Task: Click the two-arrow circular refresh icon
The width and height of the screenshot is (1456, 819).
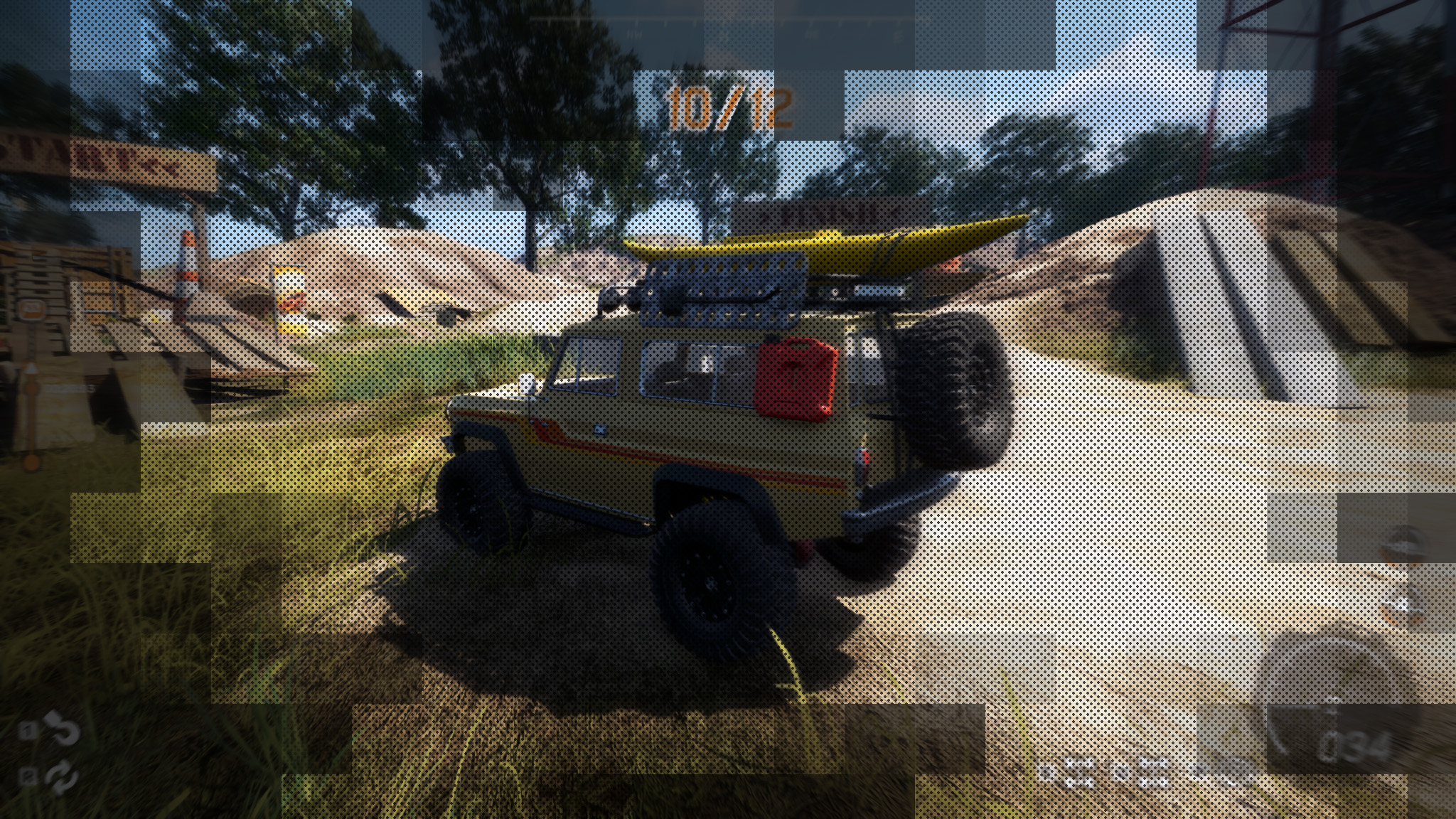Action: 63,776
